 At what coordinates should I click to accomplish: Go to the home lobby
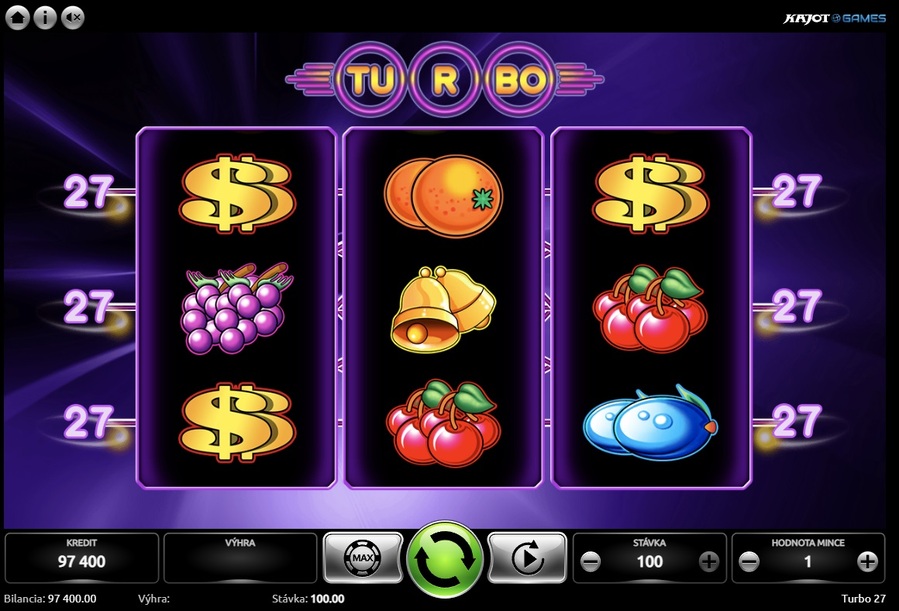[x=18, y=17]
